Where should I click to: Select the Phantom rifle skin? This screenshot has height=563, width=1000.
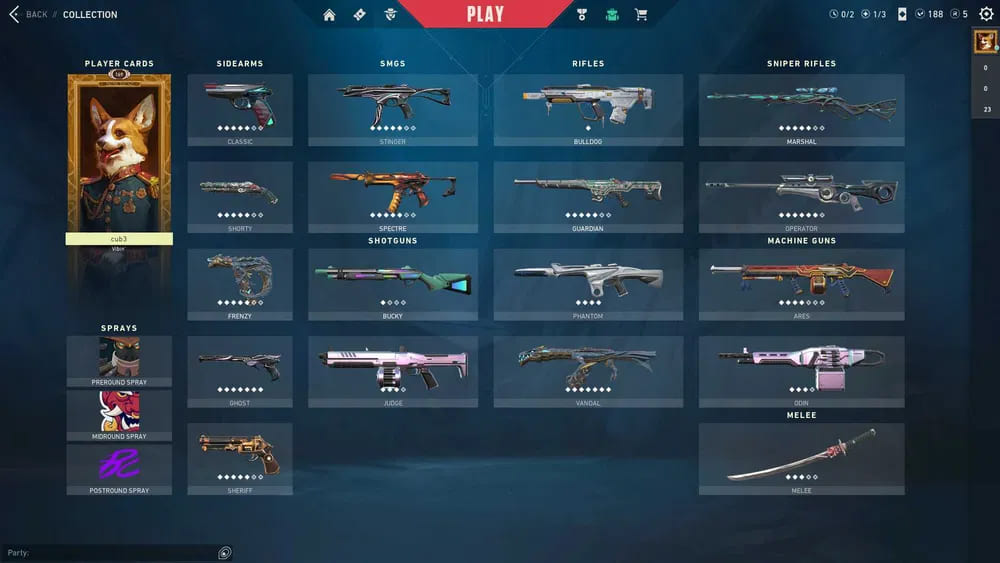point(588,283)
